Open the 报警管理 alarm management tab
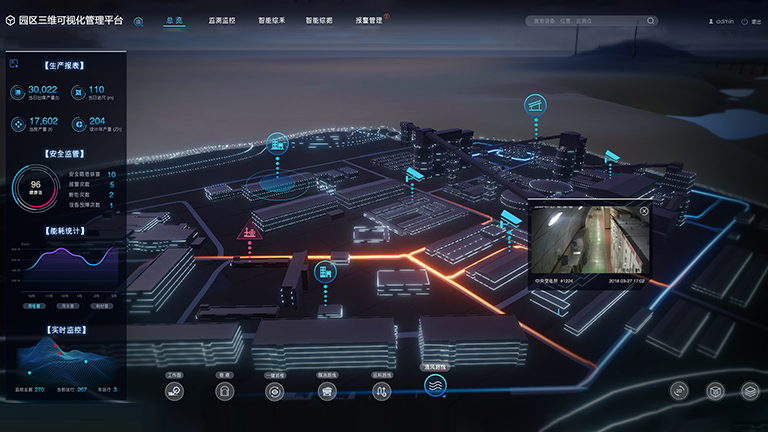 click(368, 20)
